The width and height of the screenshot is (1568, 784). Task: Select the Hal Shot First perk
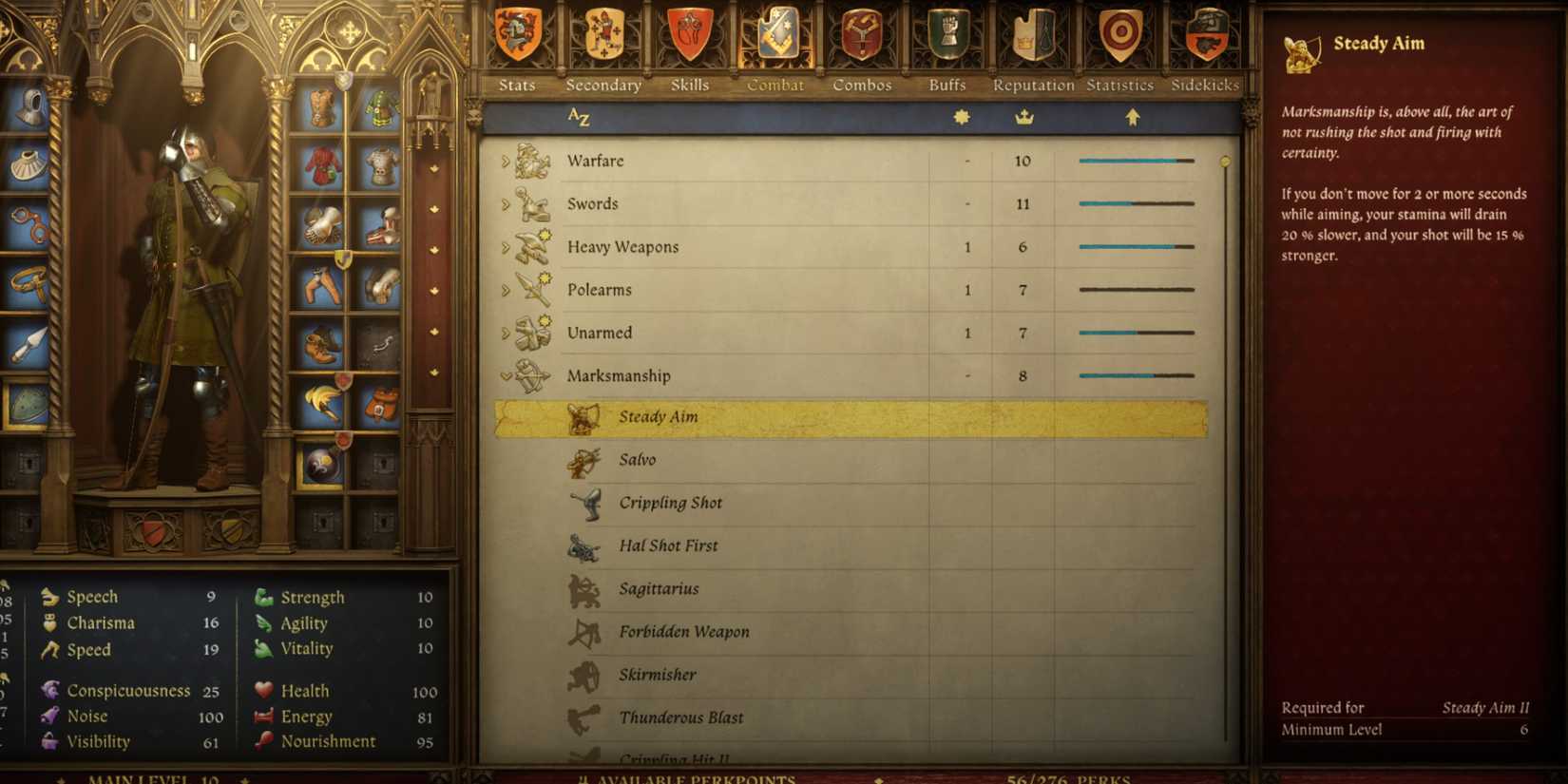(x=668, y=545)
